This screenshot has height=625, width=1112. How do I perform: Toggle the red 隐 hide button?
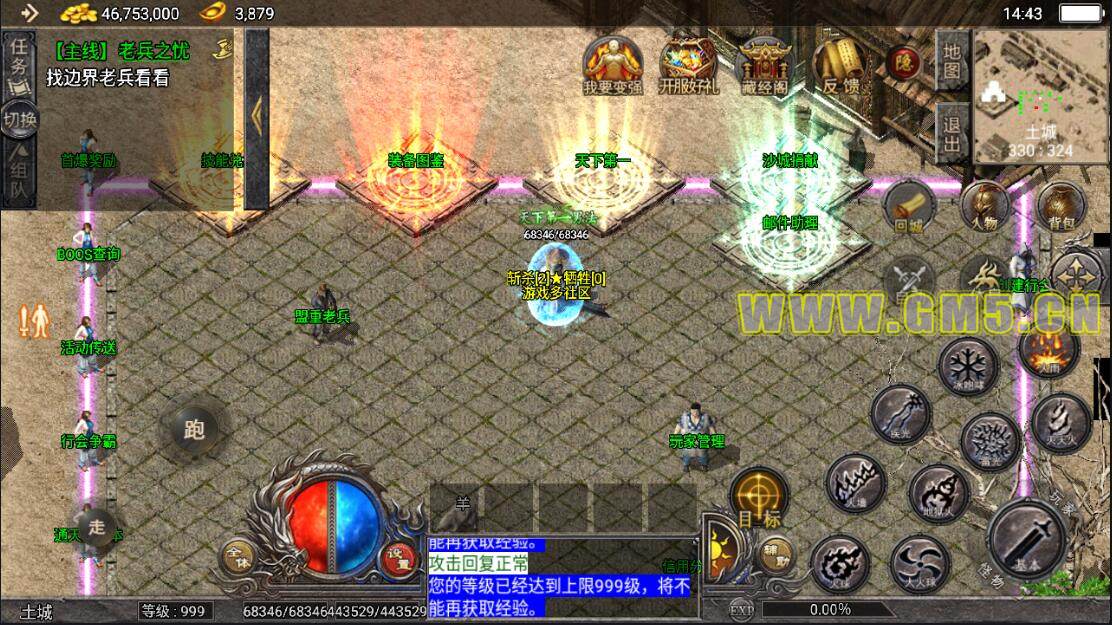pyautogui.click(x=904, y=62)
